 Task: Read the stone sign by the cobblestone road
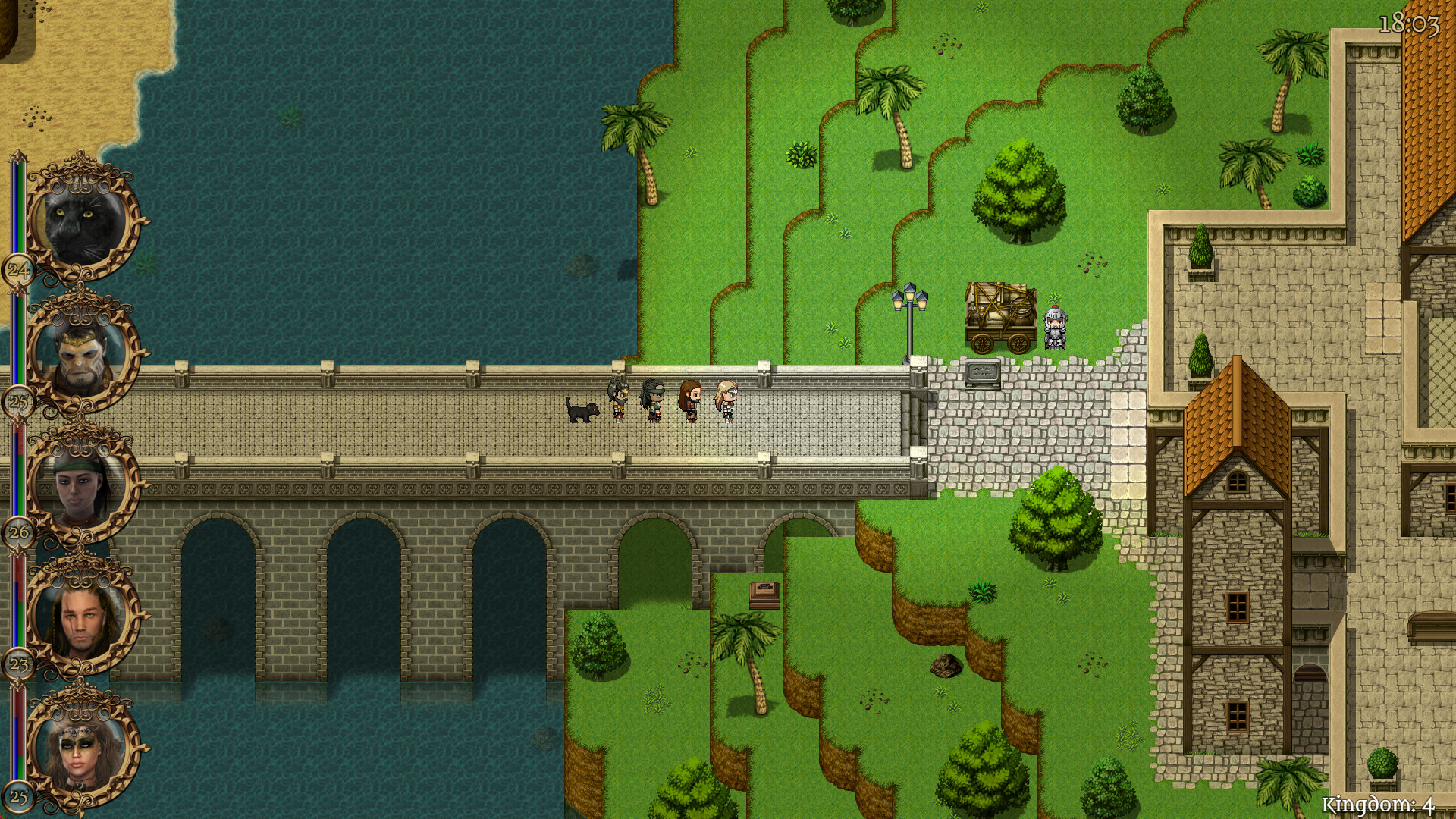984,371
